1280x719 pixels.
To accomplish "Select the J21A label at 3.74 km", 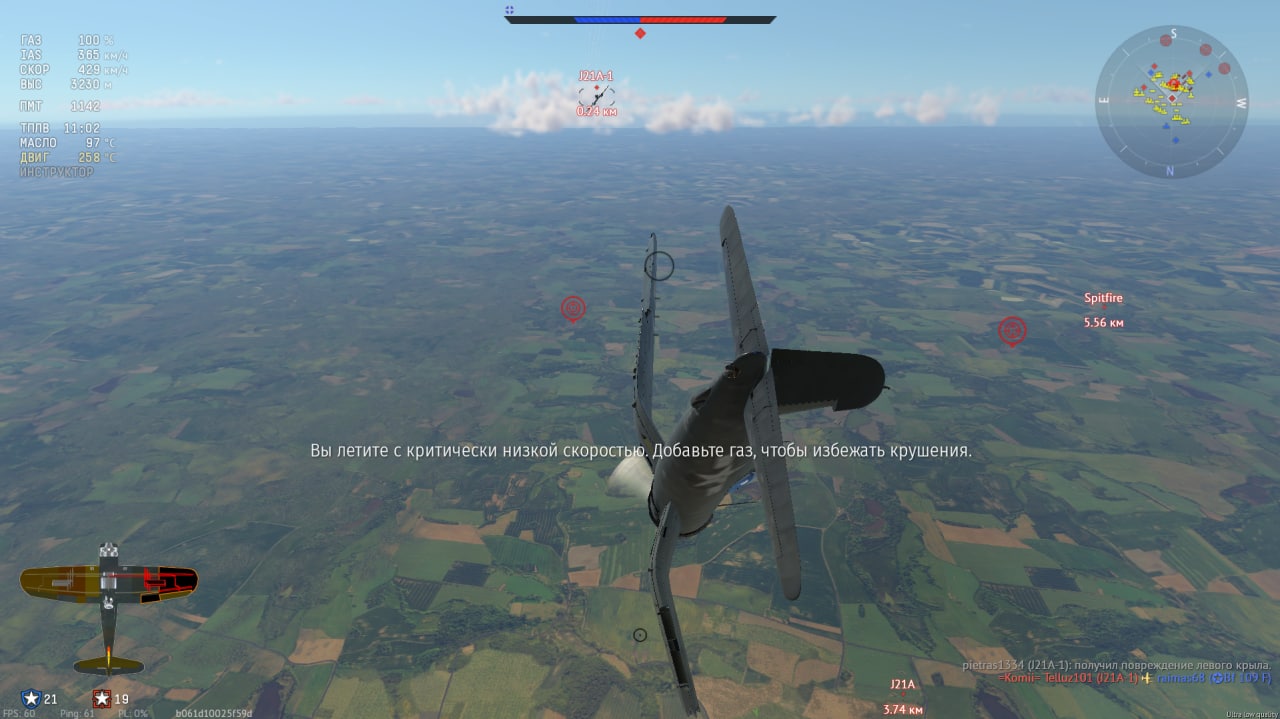I will [902, 685].
